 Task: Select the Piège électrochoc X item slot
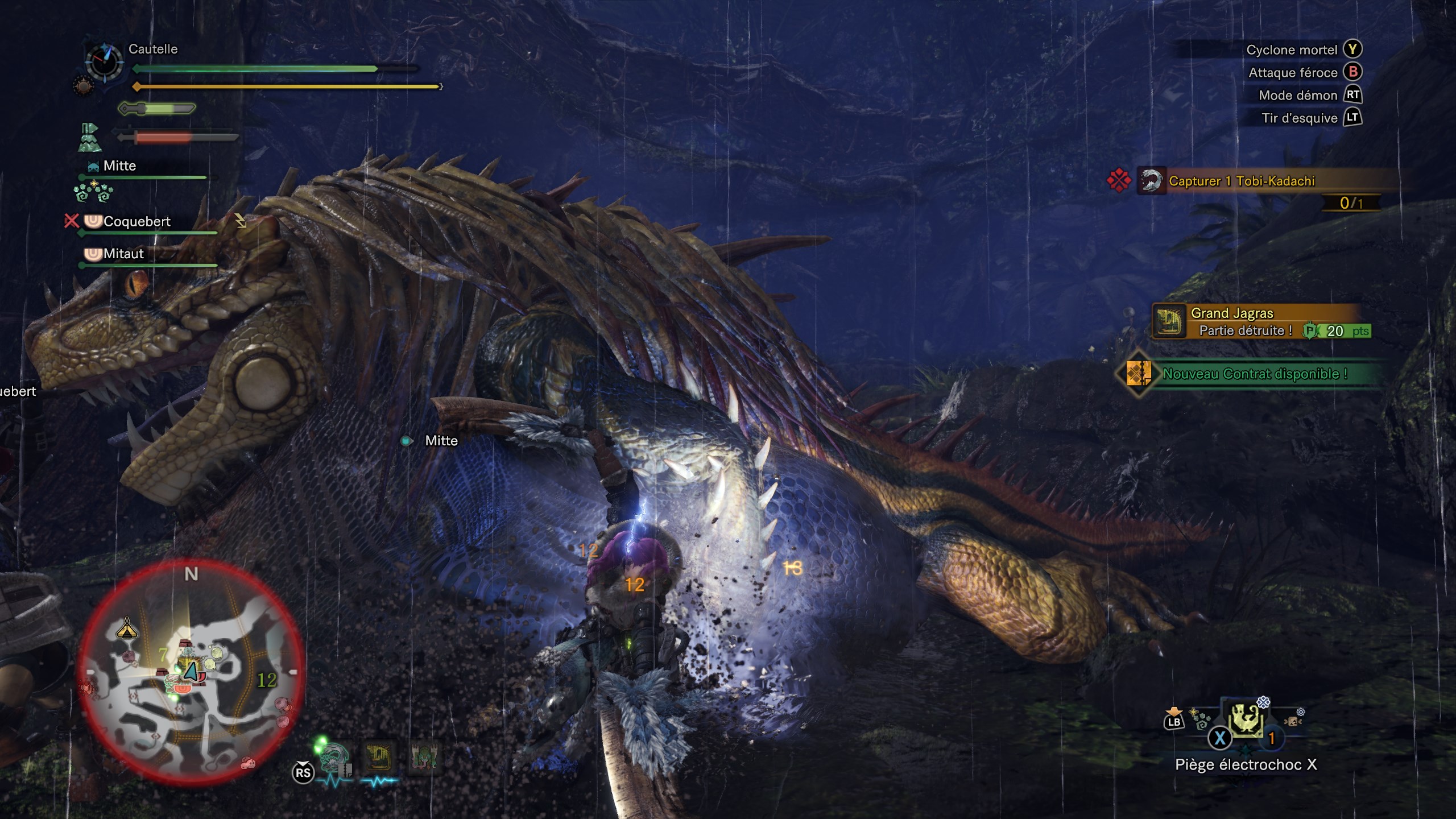(1246, 722)
